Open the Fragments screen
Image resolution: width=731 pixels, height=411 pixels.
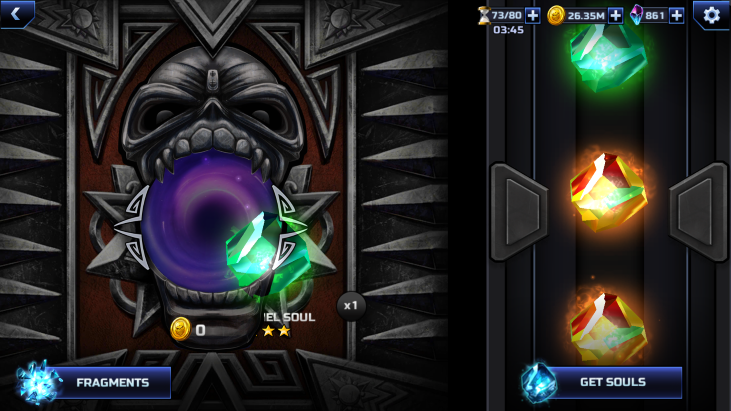[95, 382]
